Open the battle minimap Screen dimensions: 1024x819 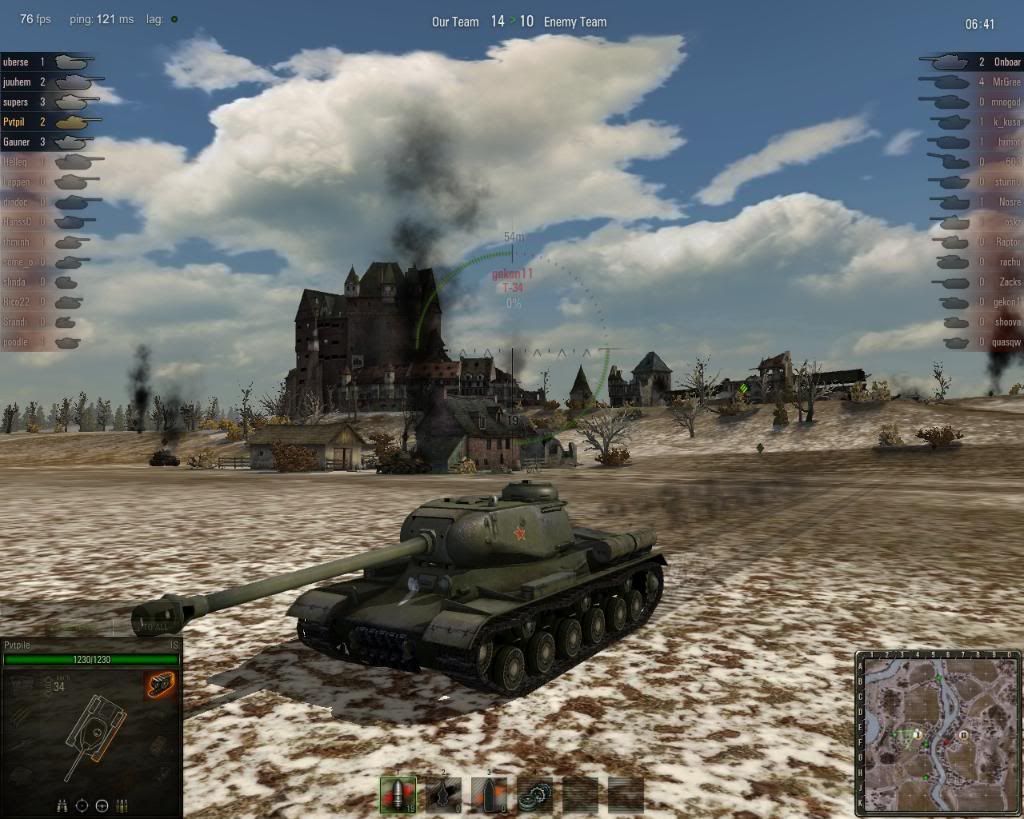coord(938,732)
